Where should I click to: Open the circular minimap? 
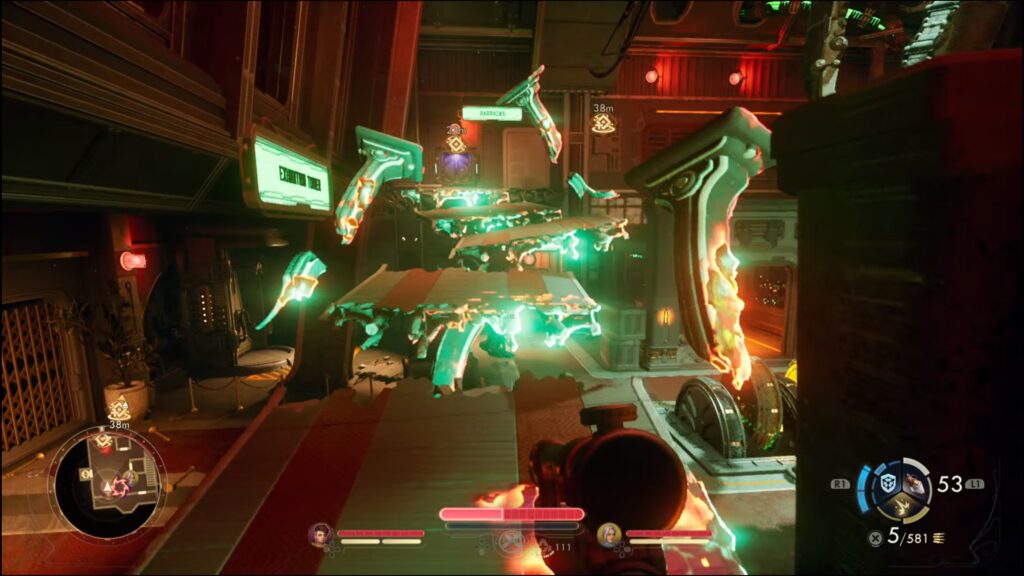coord(107,483)
